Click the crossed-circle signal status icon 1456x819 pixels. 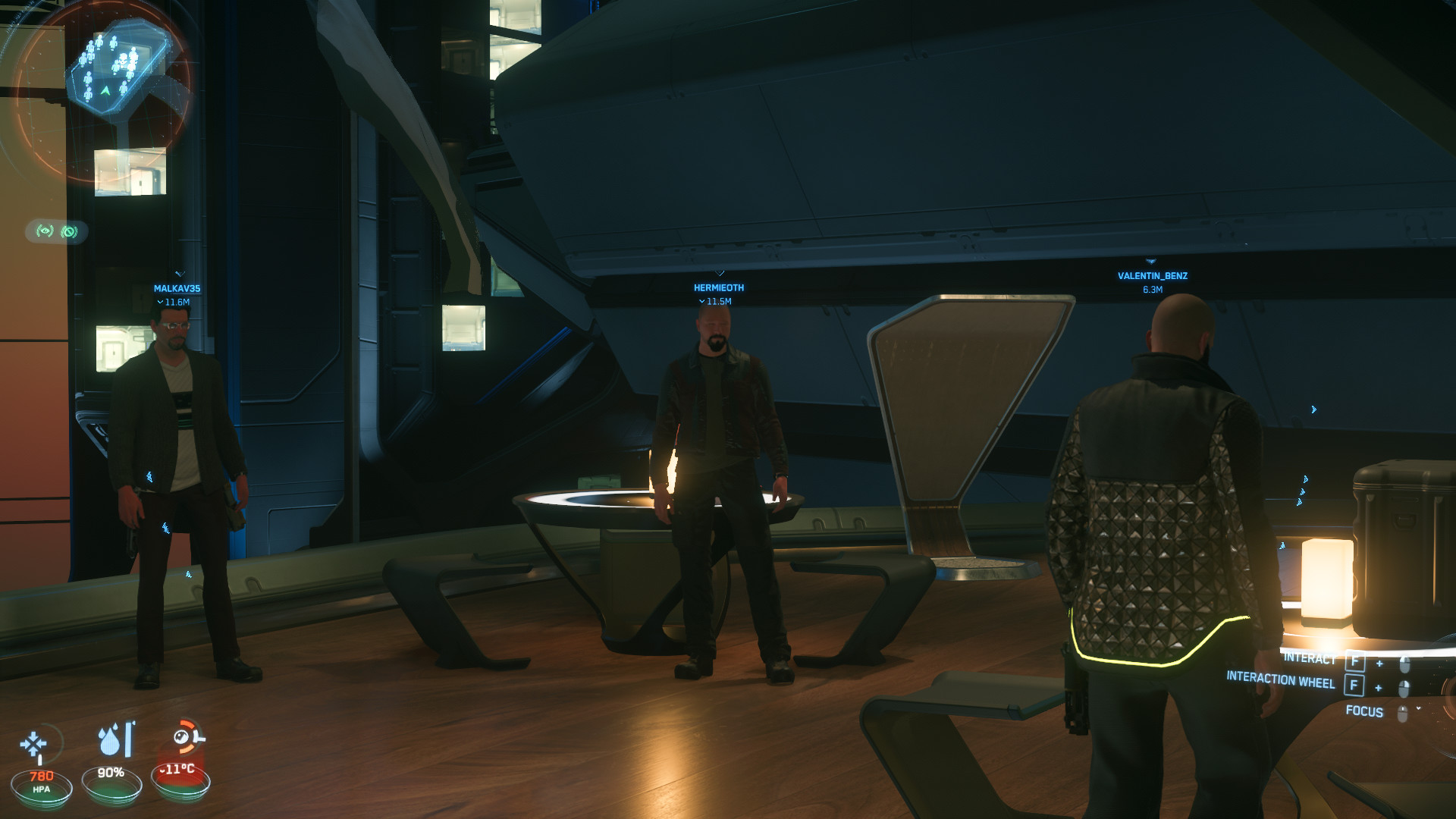70,231
